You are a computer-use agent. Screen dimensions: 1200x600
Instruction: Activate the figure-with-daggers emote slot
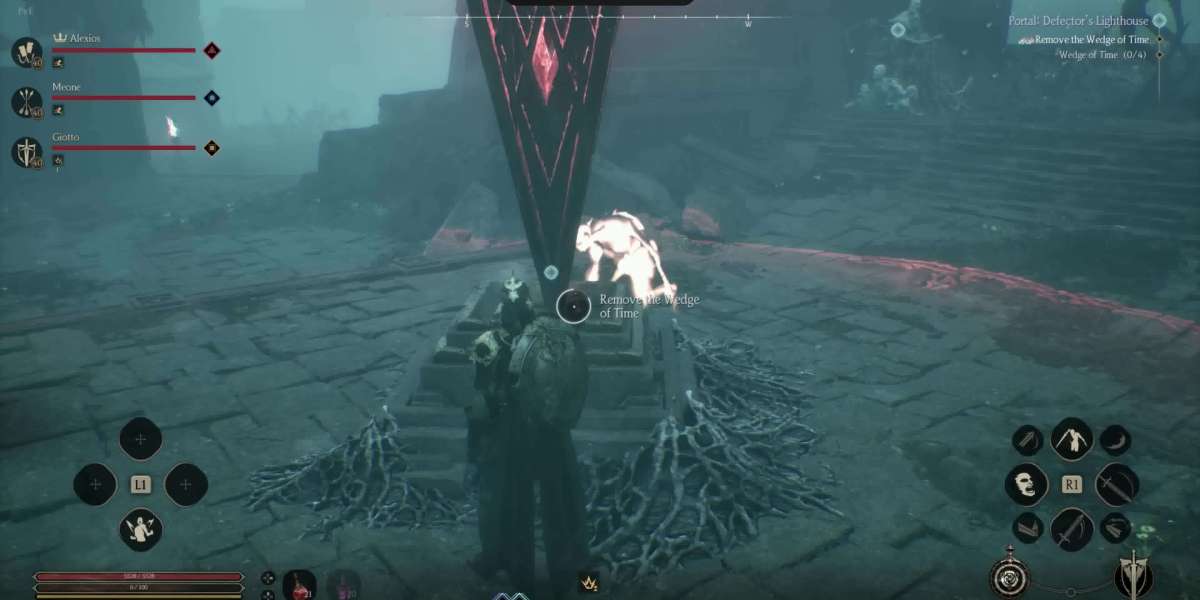(141, 529)
